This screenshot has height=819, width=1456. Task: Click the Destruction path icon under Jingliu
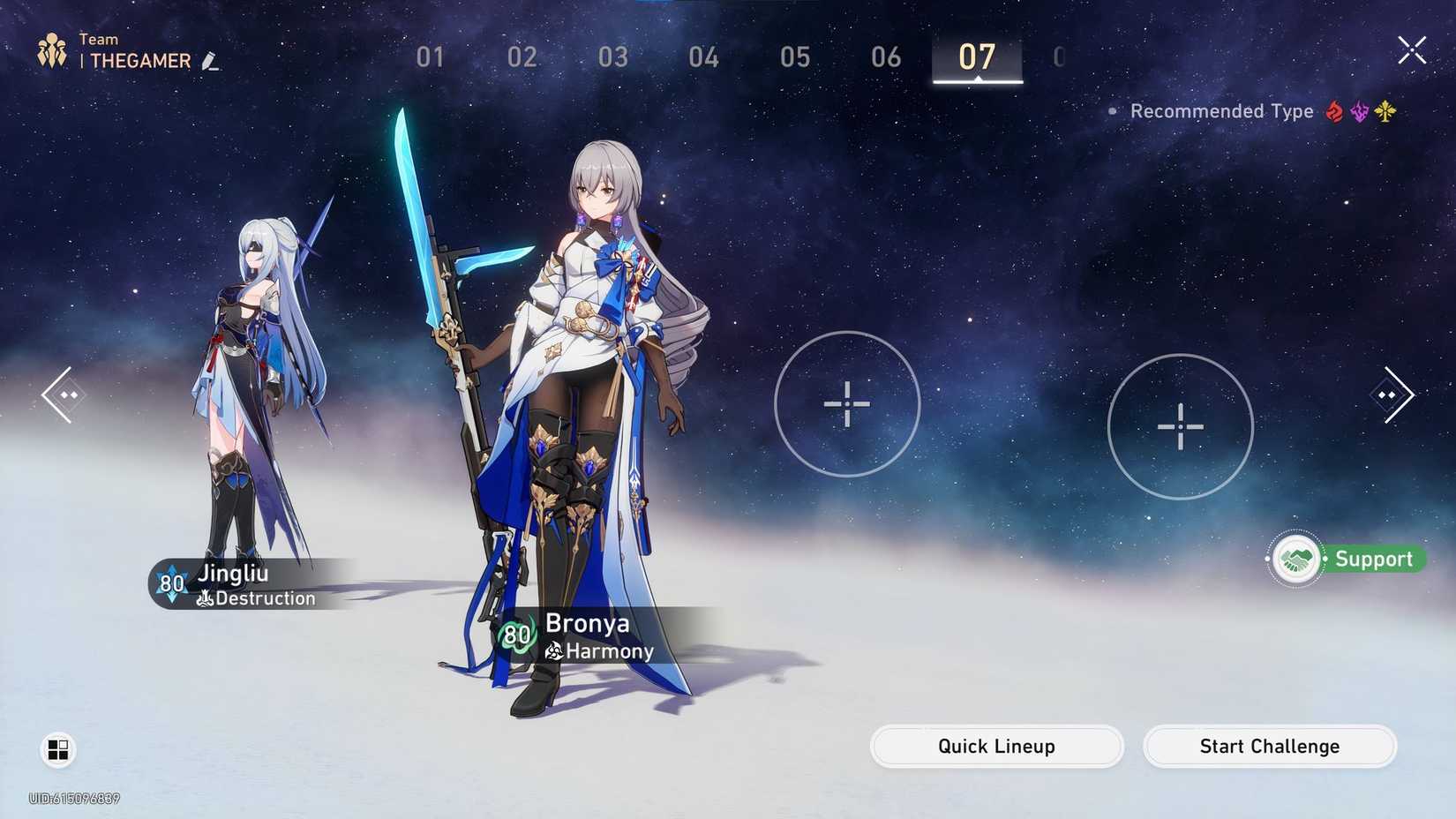tap(206, 598)
